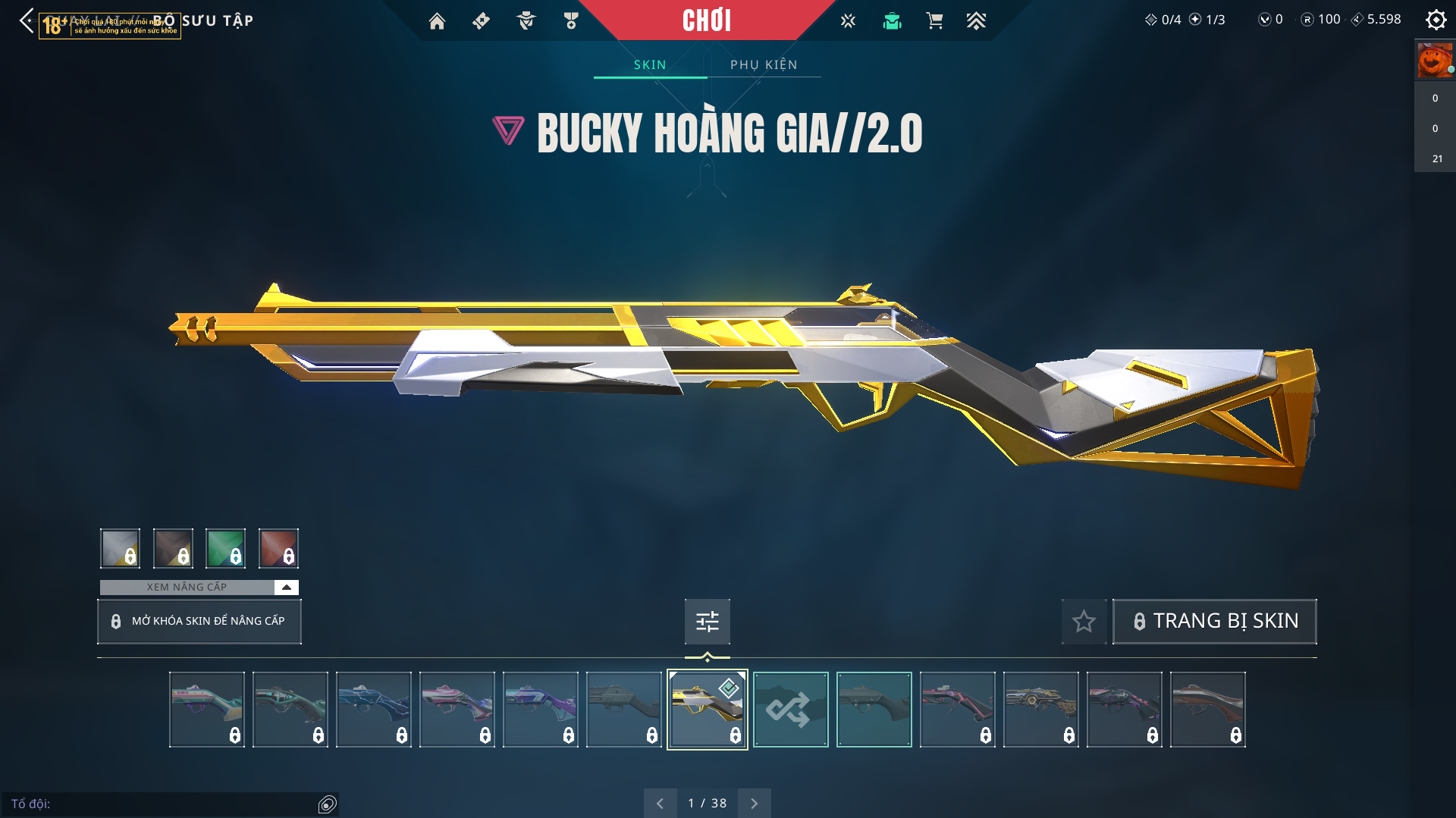The height and width of the screenshot is (818, 1456).
Task: Select the random shuffle skin tile
Action: 790,710
